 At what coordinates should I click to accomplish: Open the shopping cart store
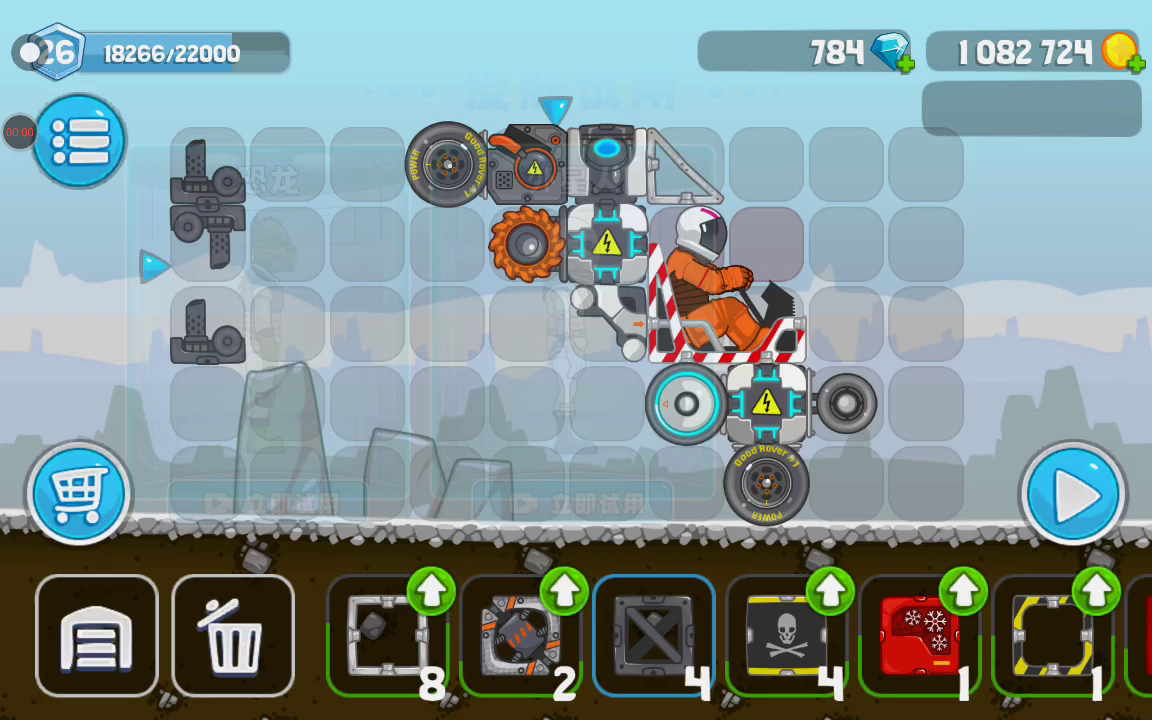(78, 493)
